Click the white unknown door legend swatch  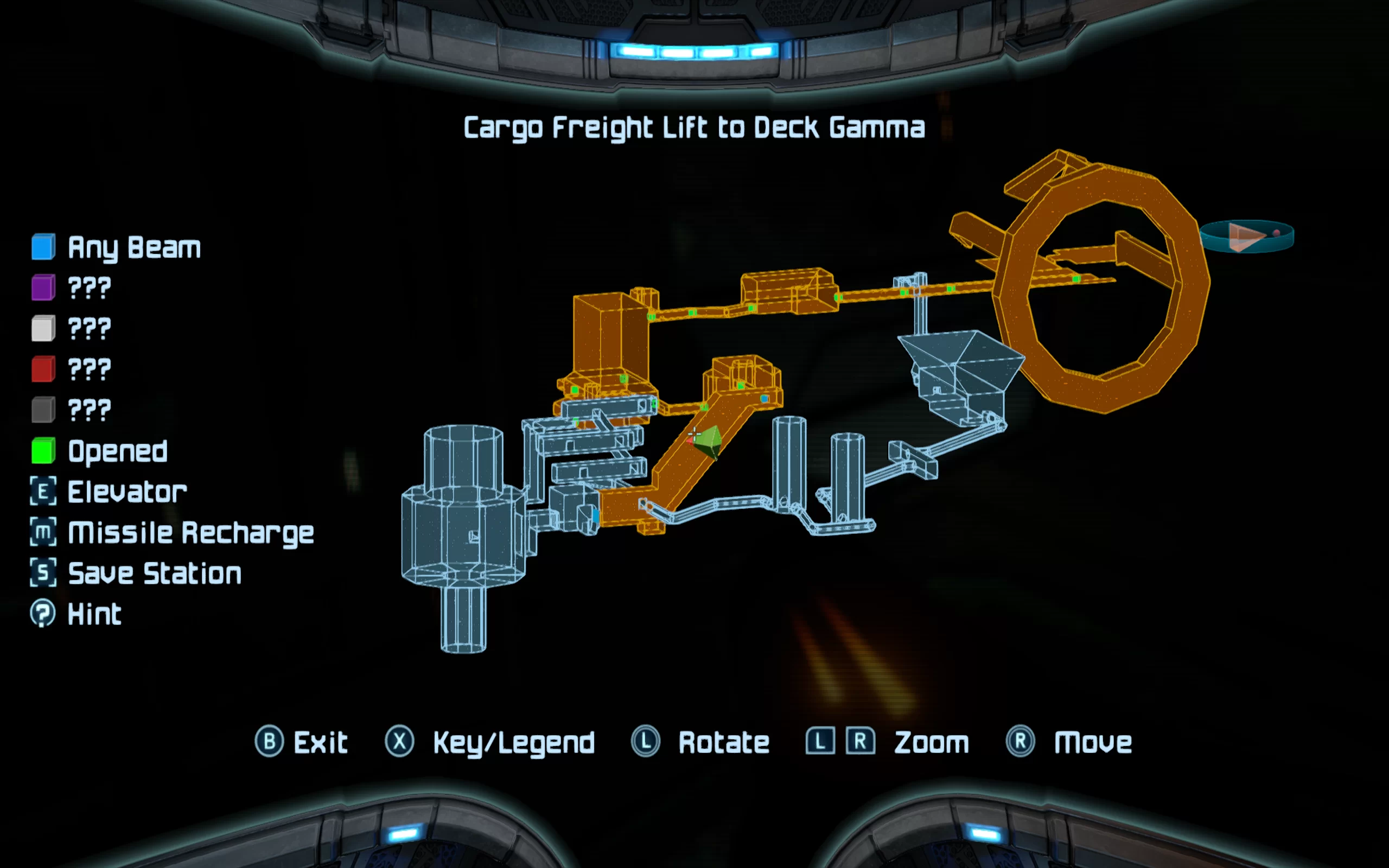point(43,328)
